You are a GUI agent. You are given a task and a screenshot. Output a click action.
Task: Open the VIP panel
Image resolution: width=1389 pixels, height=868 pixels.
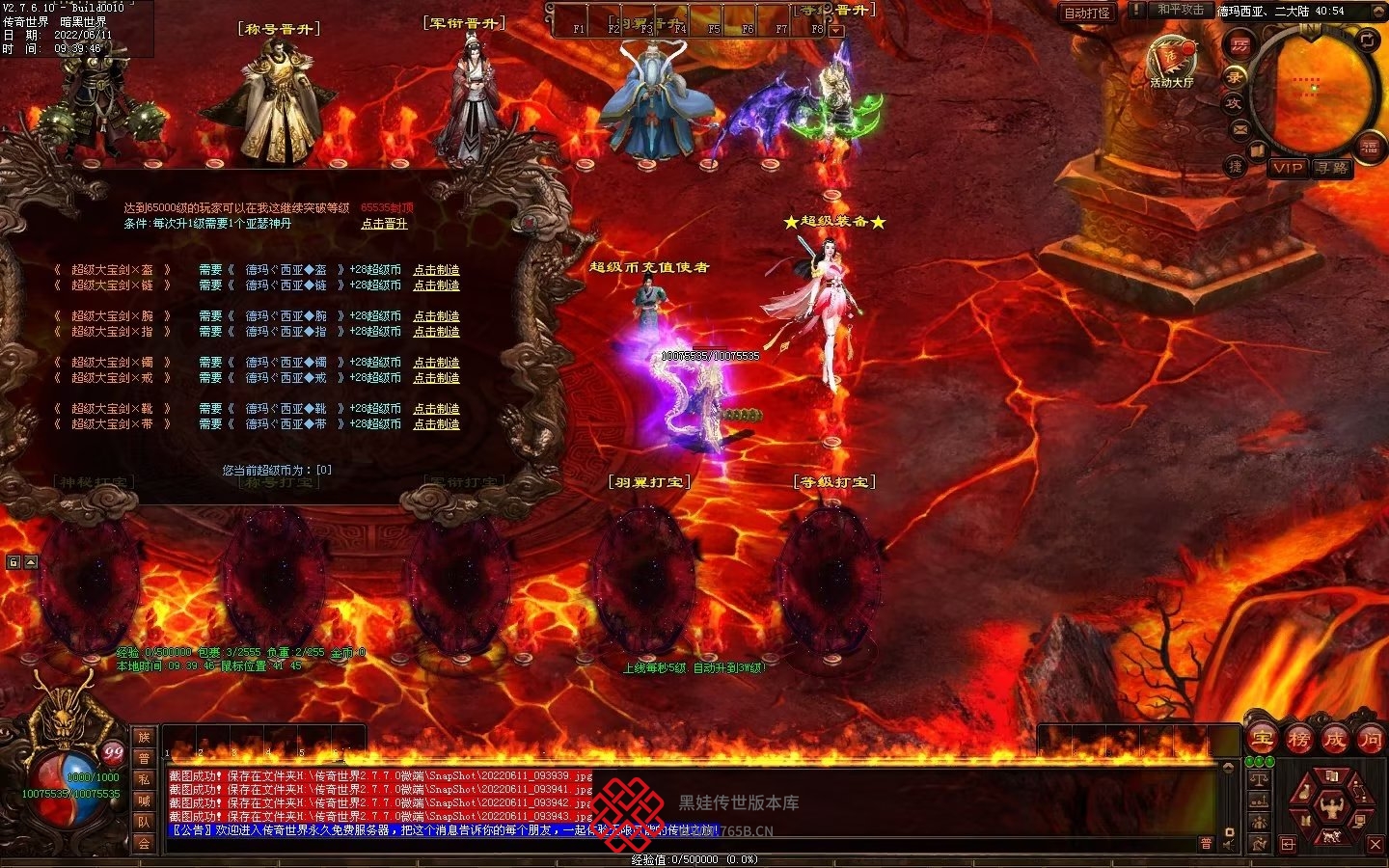(x=1288, y=168)
